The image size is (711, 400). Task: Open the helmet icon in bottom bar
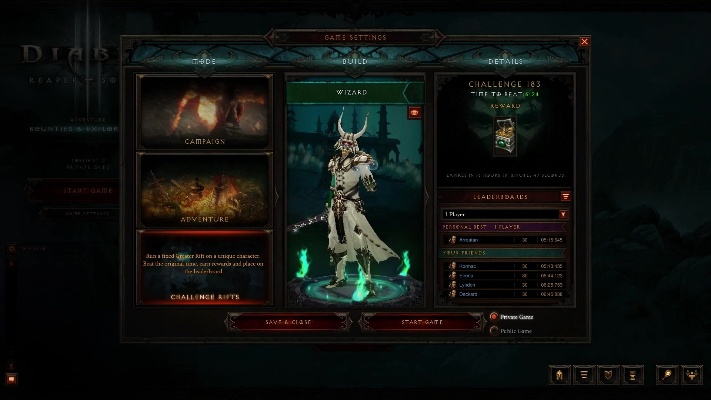[x=559, y=375]
